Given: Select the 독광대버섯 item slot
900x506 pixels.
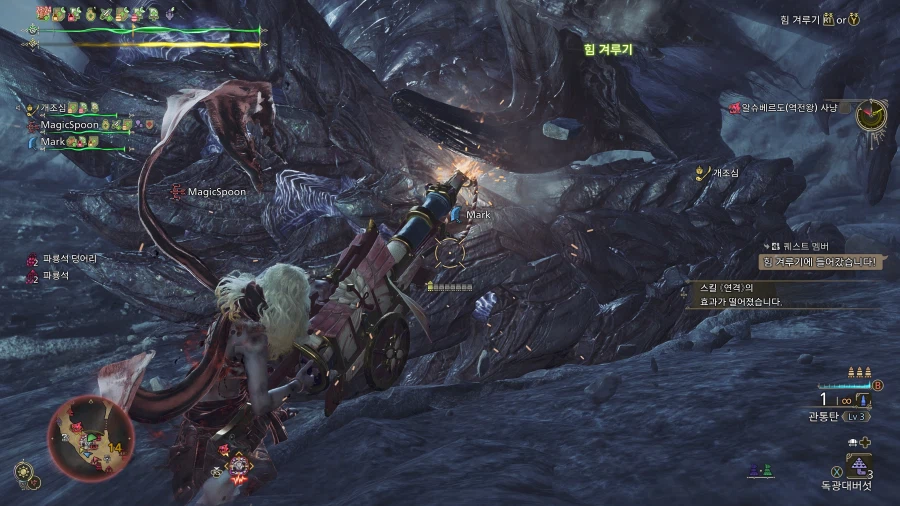Looking at the screenshot, I should point(858,466).
